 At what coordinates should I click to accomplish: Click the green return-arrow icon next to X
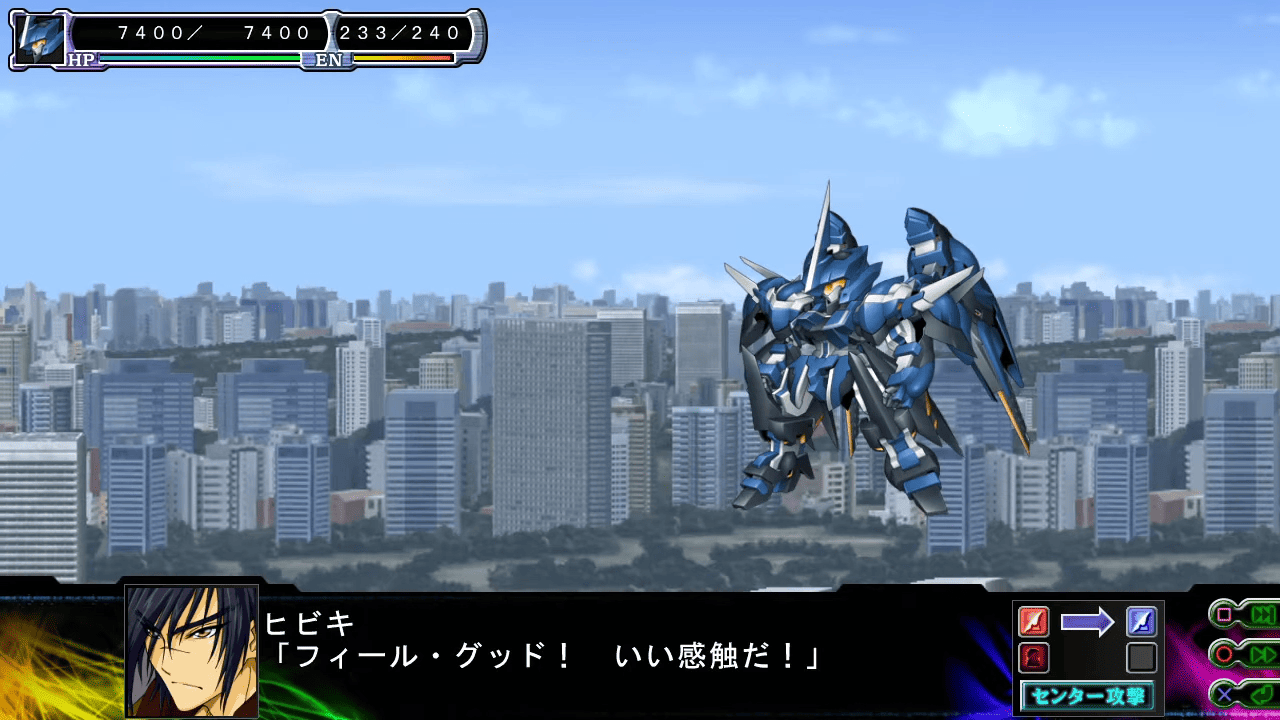click(1263, 694)
